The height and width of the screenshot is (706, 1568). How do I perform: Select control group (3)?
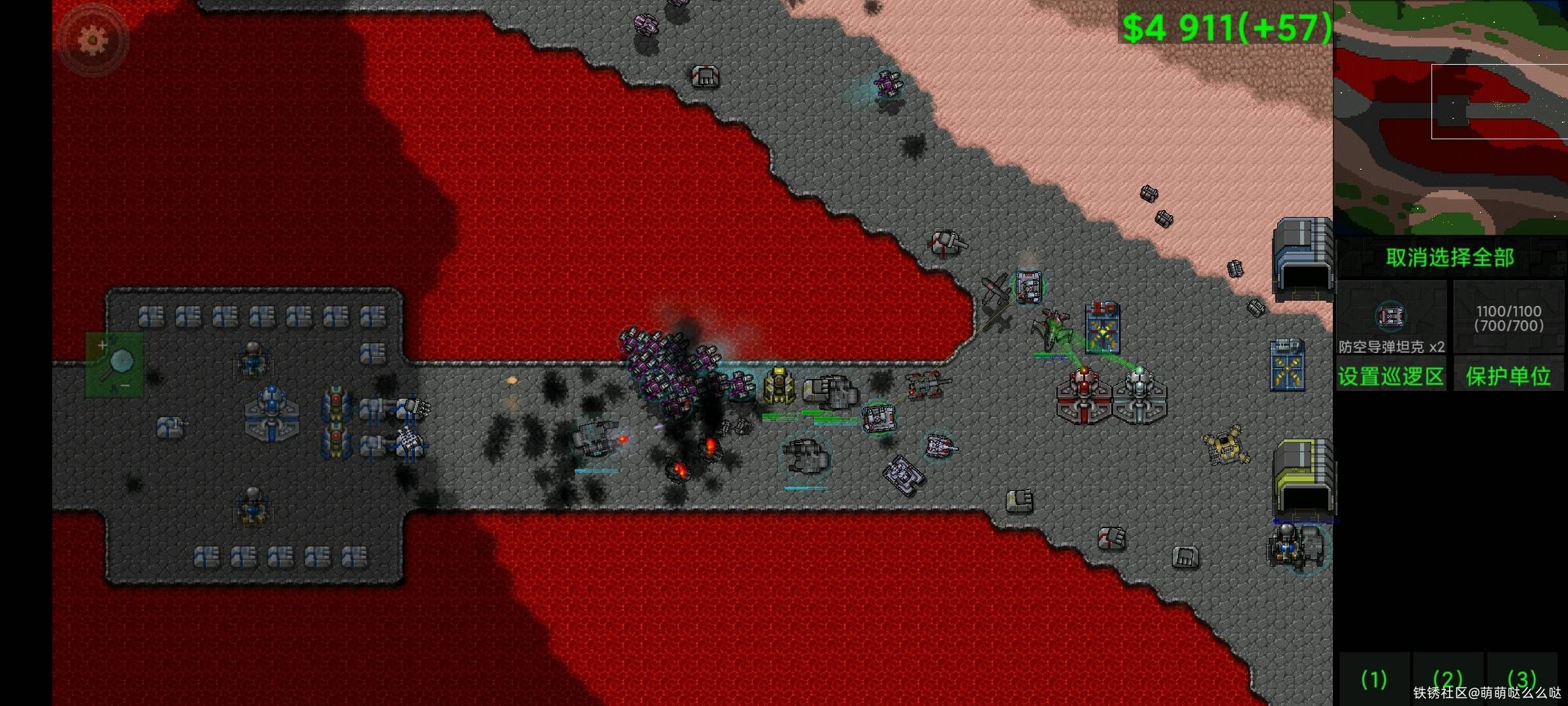1522,678
